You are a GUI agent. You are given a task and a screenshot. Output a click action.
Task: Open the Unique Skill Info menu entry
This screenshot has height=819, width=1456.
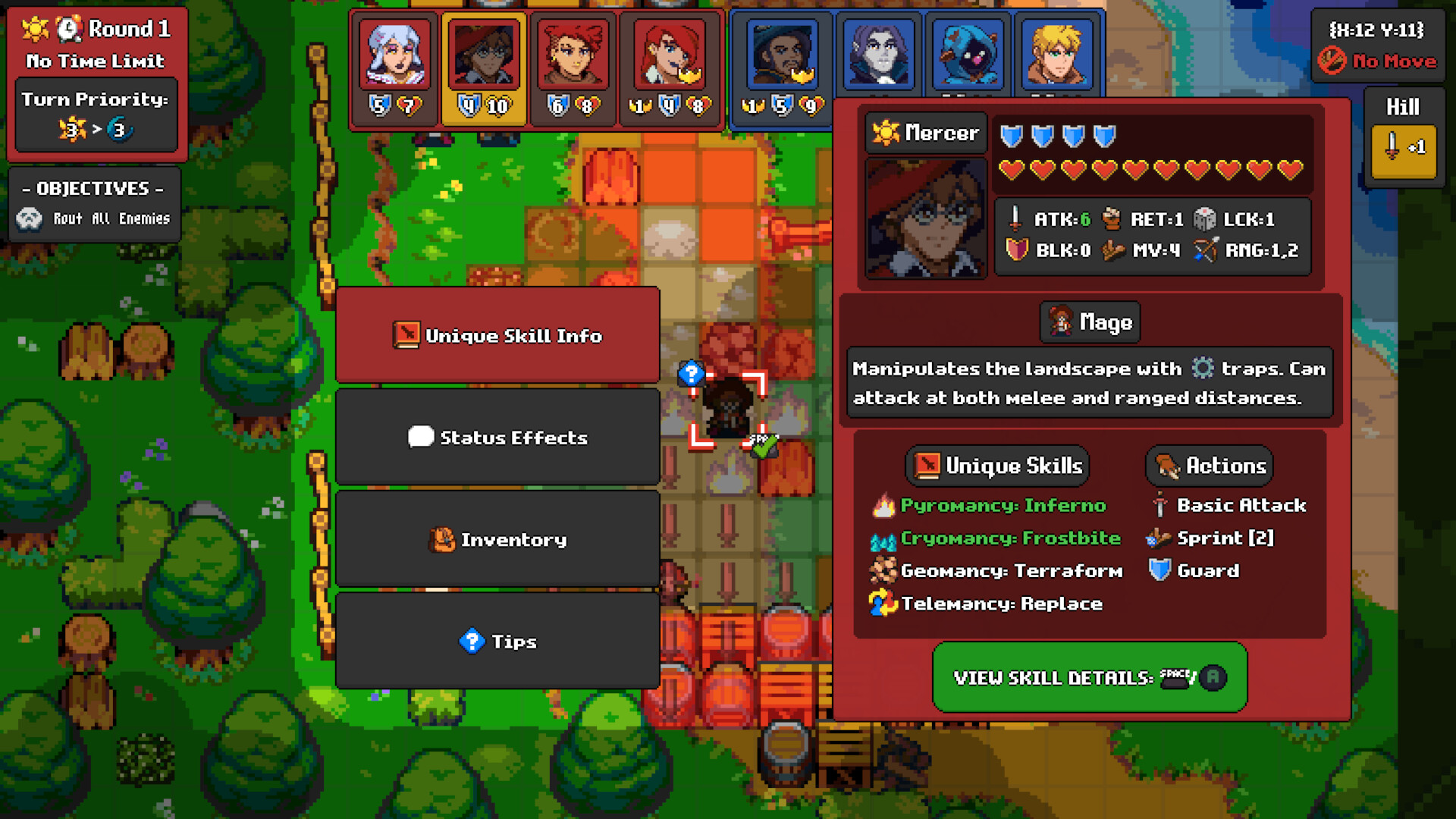(498, 334)
